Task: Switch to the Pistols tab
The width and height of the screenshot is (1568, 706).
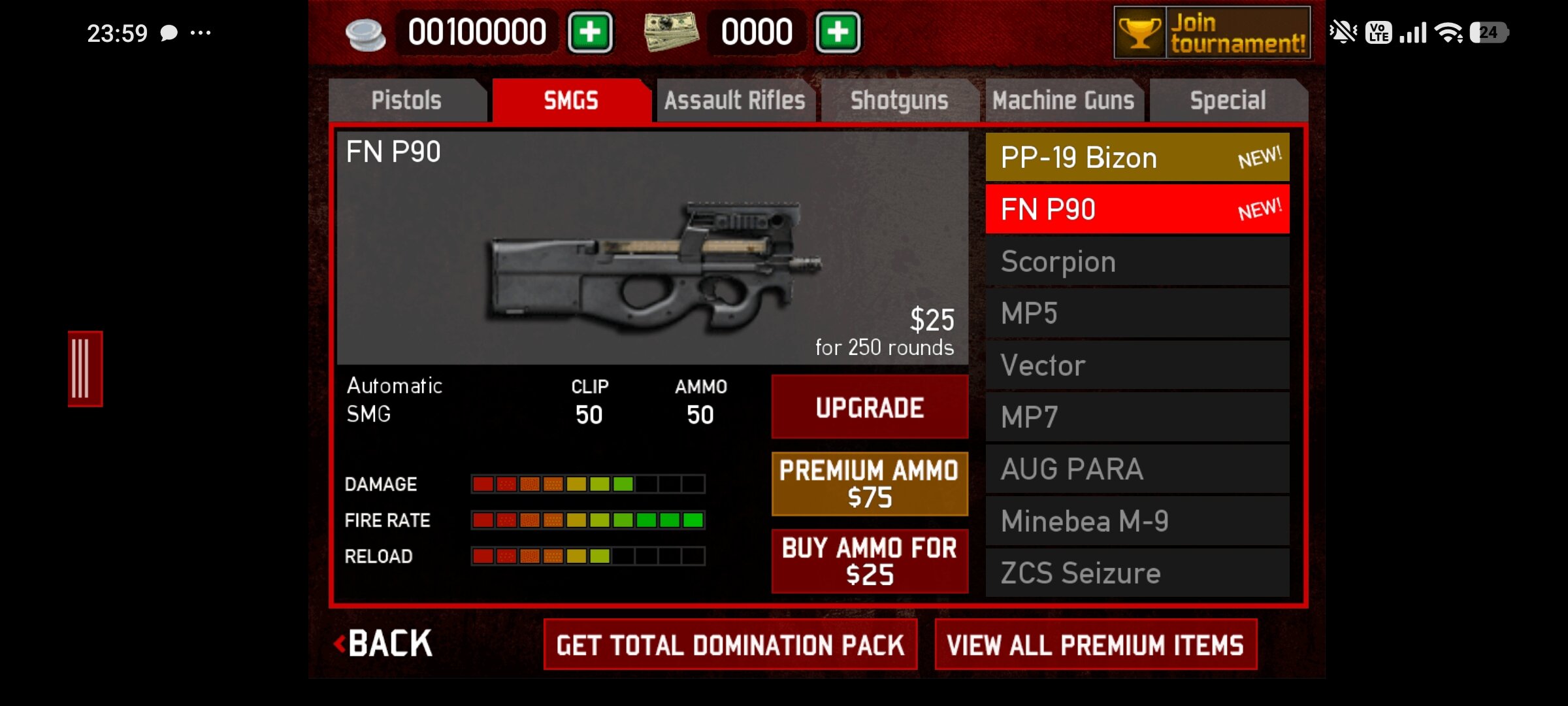Action: (x=406, y=101)
